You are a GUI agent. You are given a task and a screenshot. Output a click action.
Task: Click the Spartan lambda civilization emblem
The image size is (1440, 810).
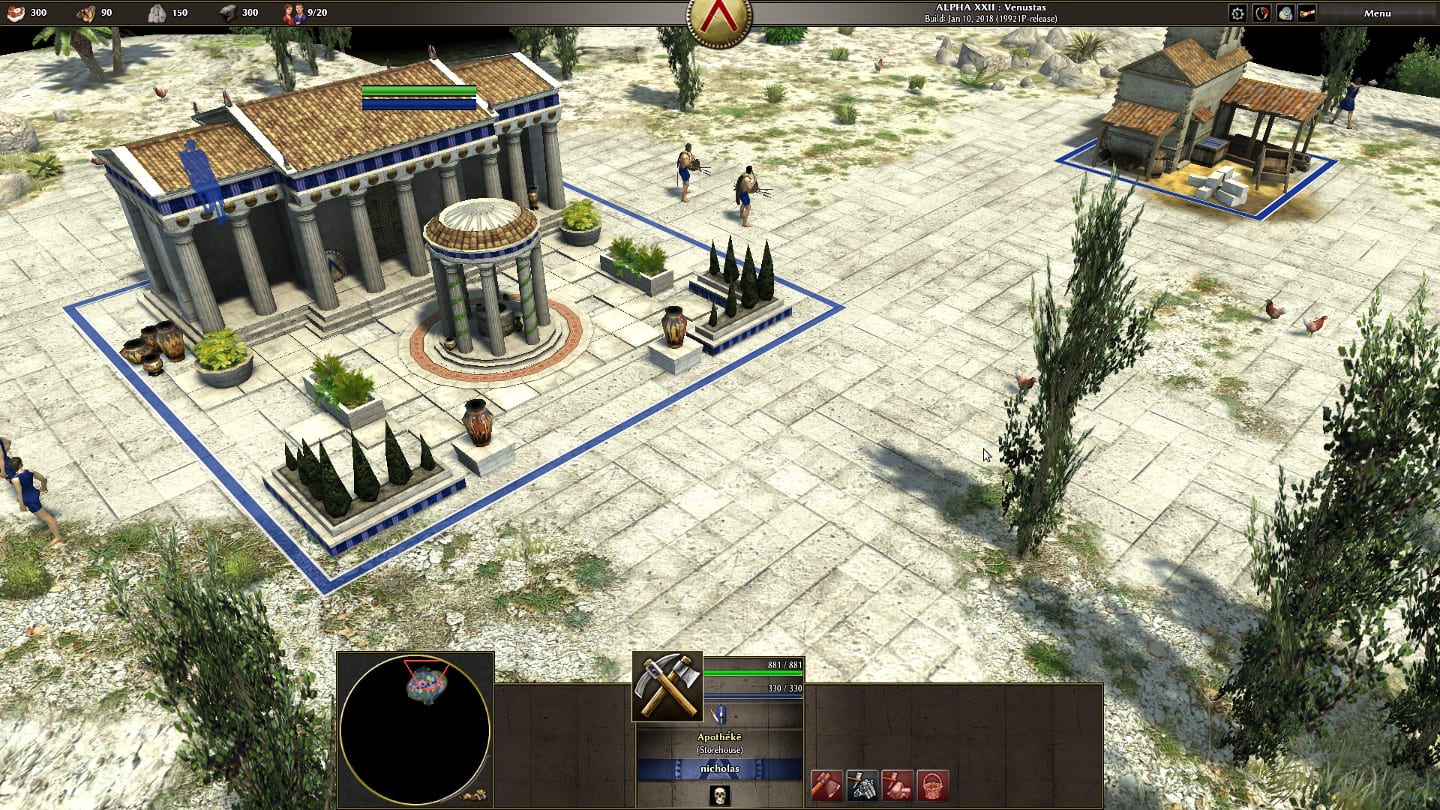tap(719, 17)
